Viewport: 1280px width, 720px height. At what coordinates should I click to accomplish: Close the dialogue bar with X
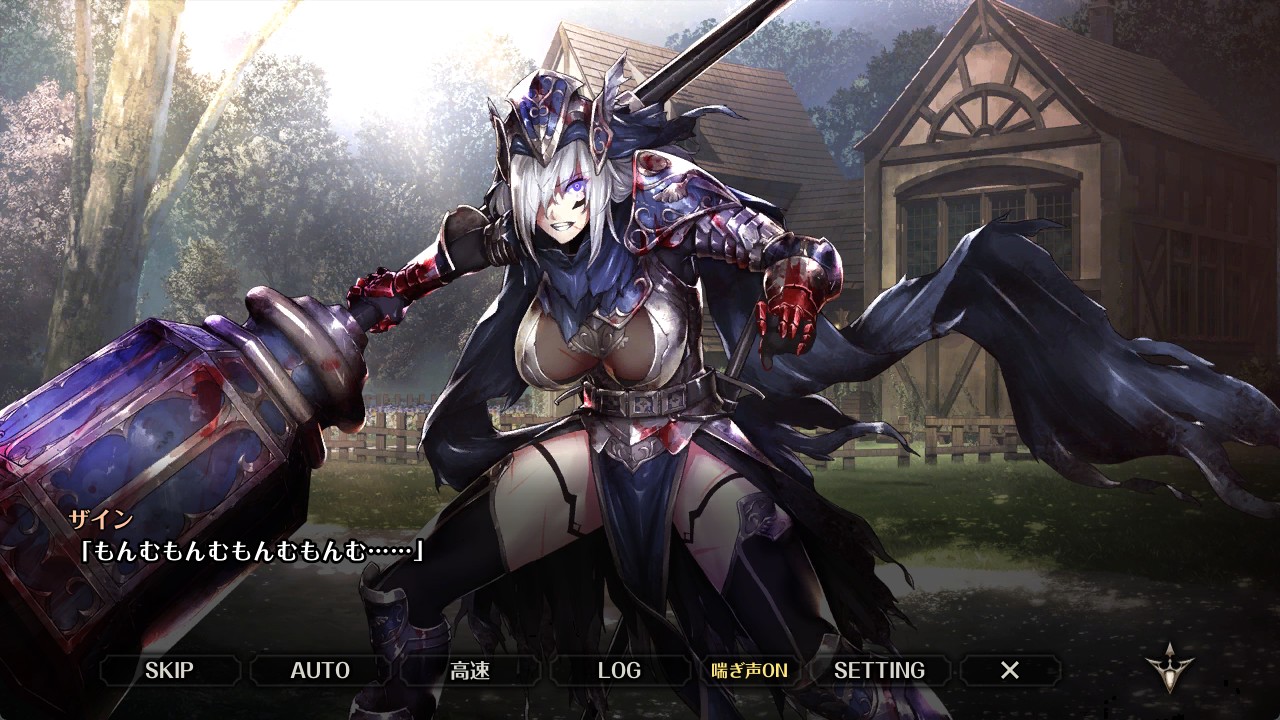point(1010,670)
